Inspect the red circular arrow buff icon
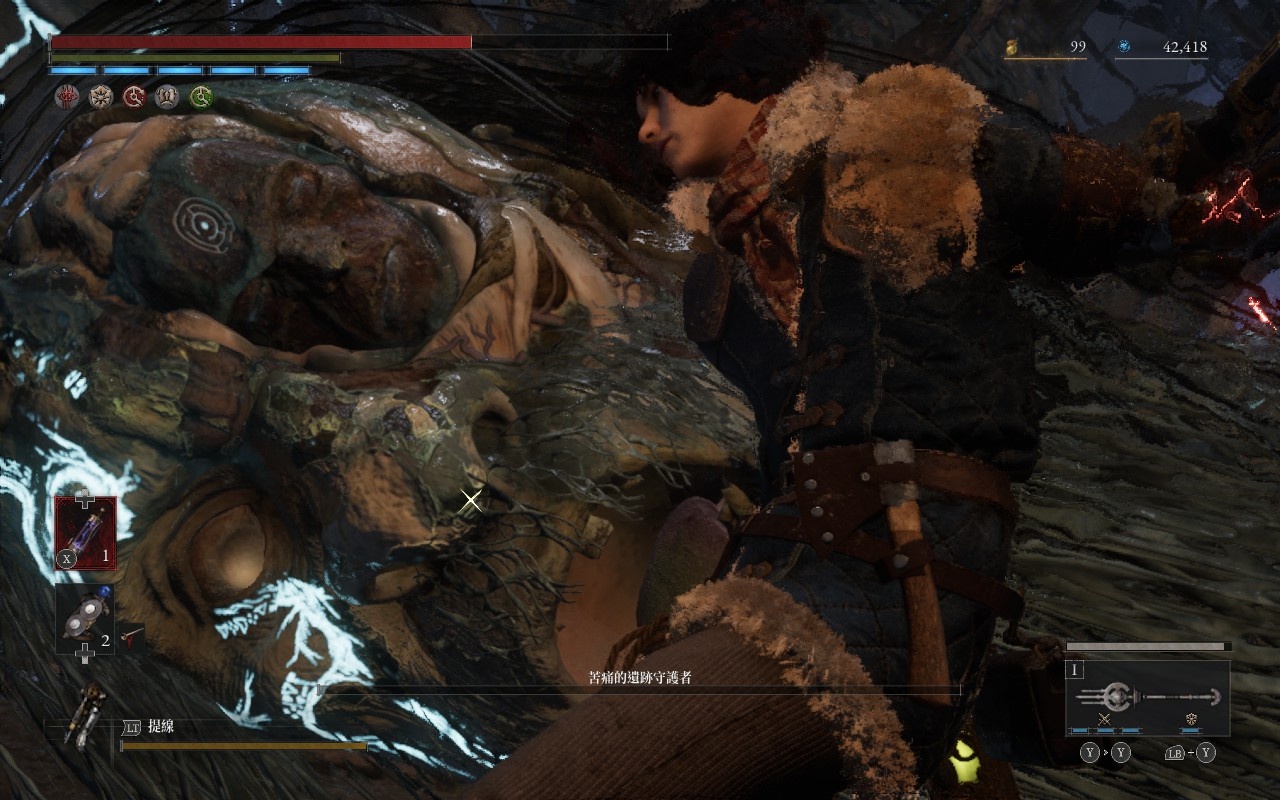The width and height of the screenshot is (1280, 800). [x=134, y=96]
